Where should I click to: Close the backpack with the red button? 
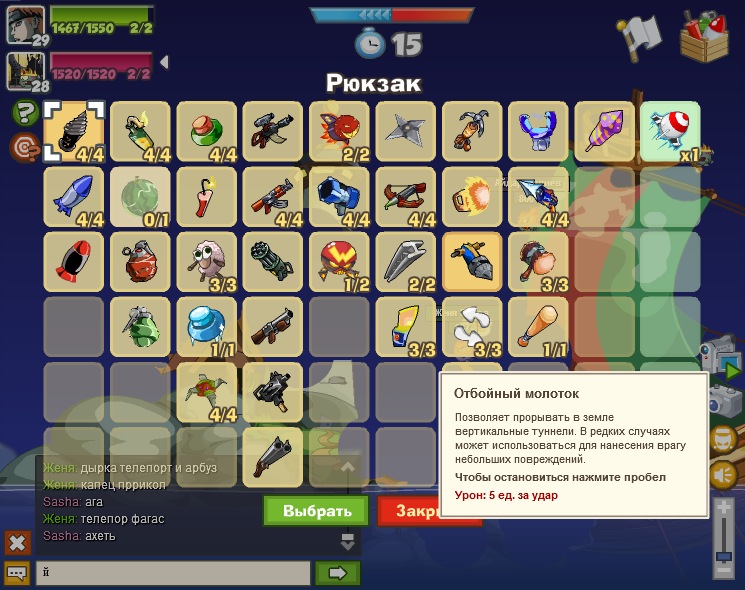pos(408,510)
